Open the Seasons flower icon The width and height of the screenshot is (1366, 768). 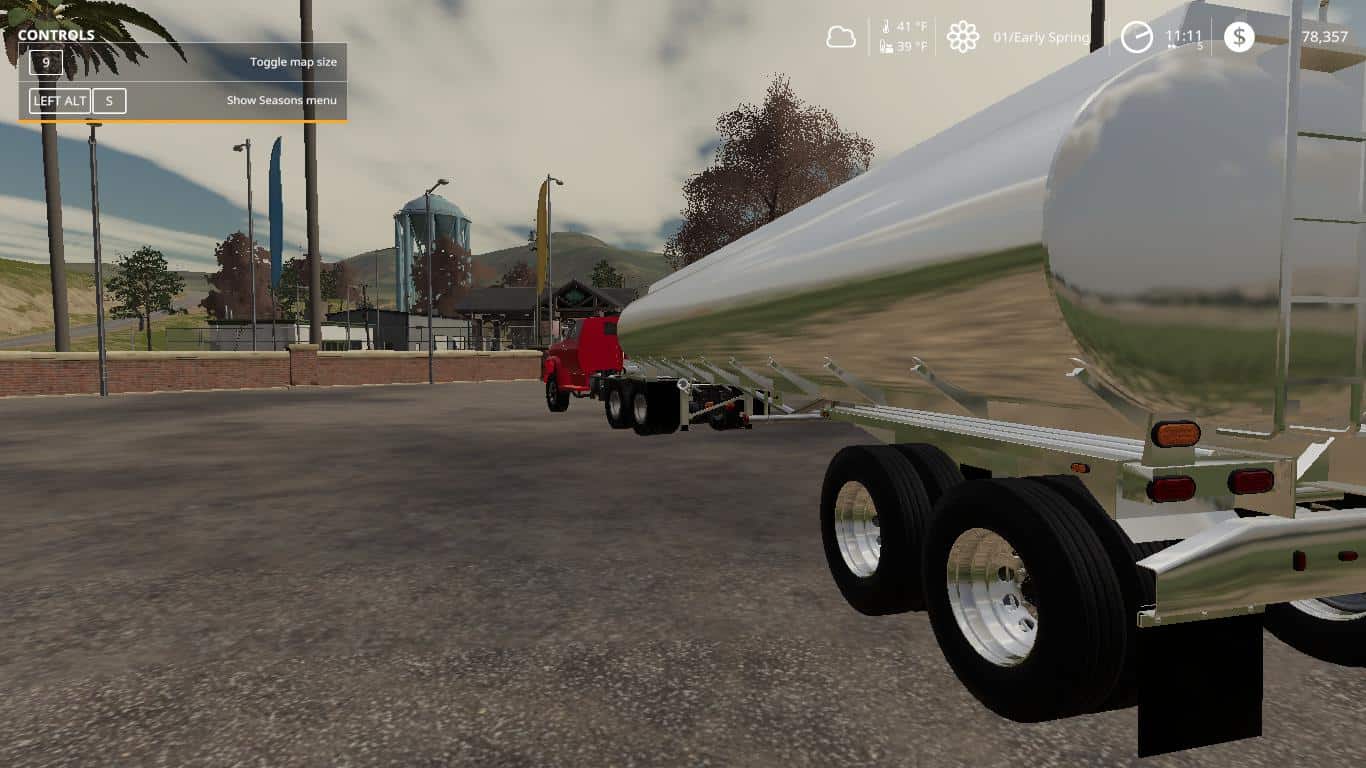(x=962, y=37)
